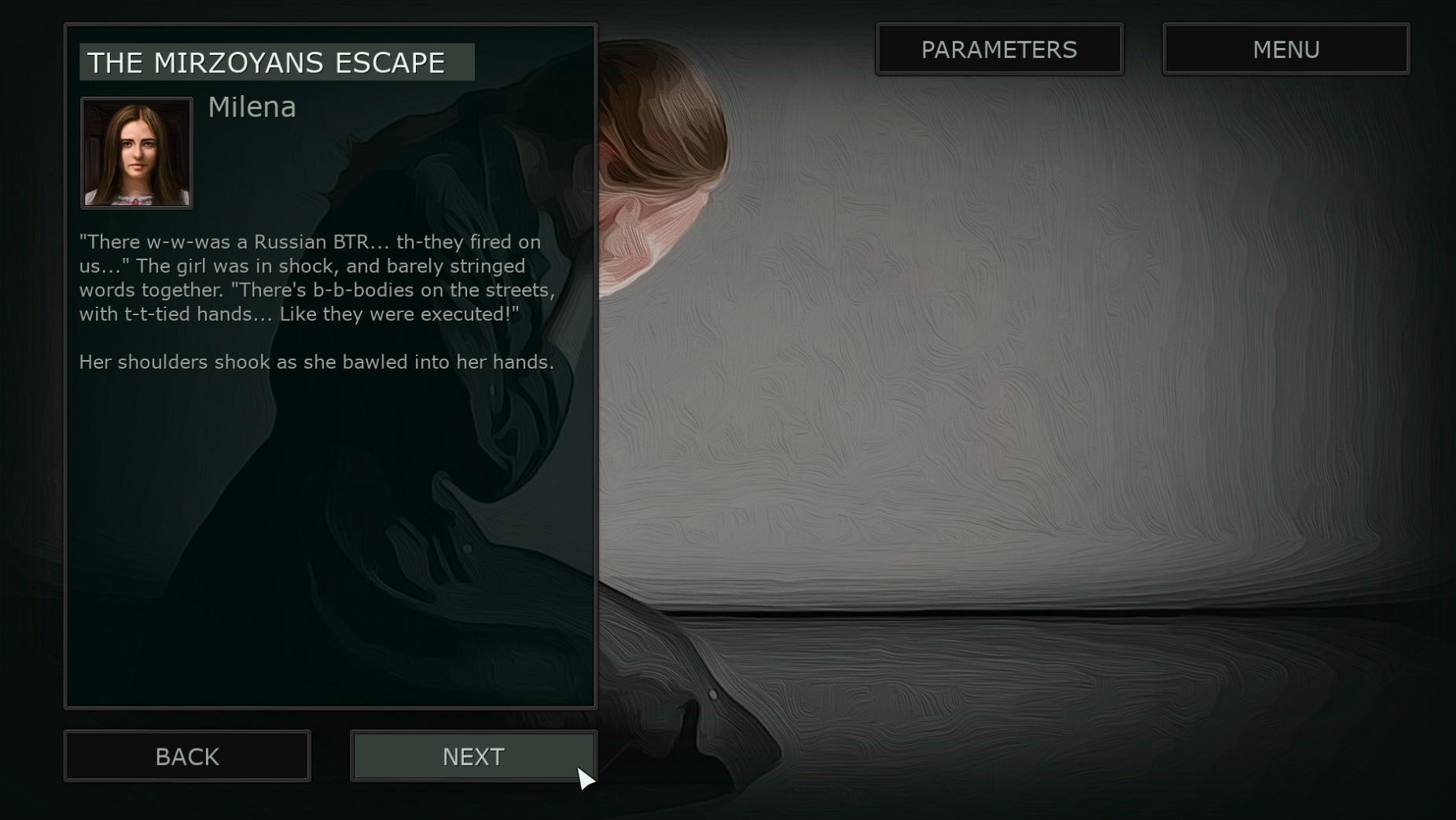
Task: Click Milena's character portrait
Action: coord(137,153)
